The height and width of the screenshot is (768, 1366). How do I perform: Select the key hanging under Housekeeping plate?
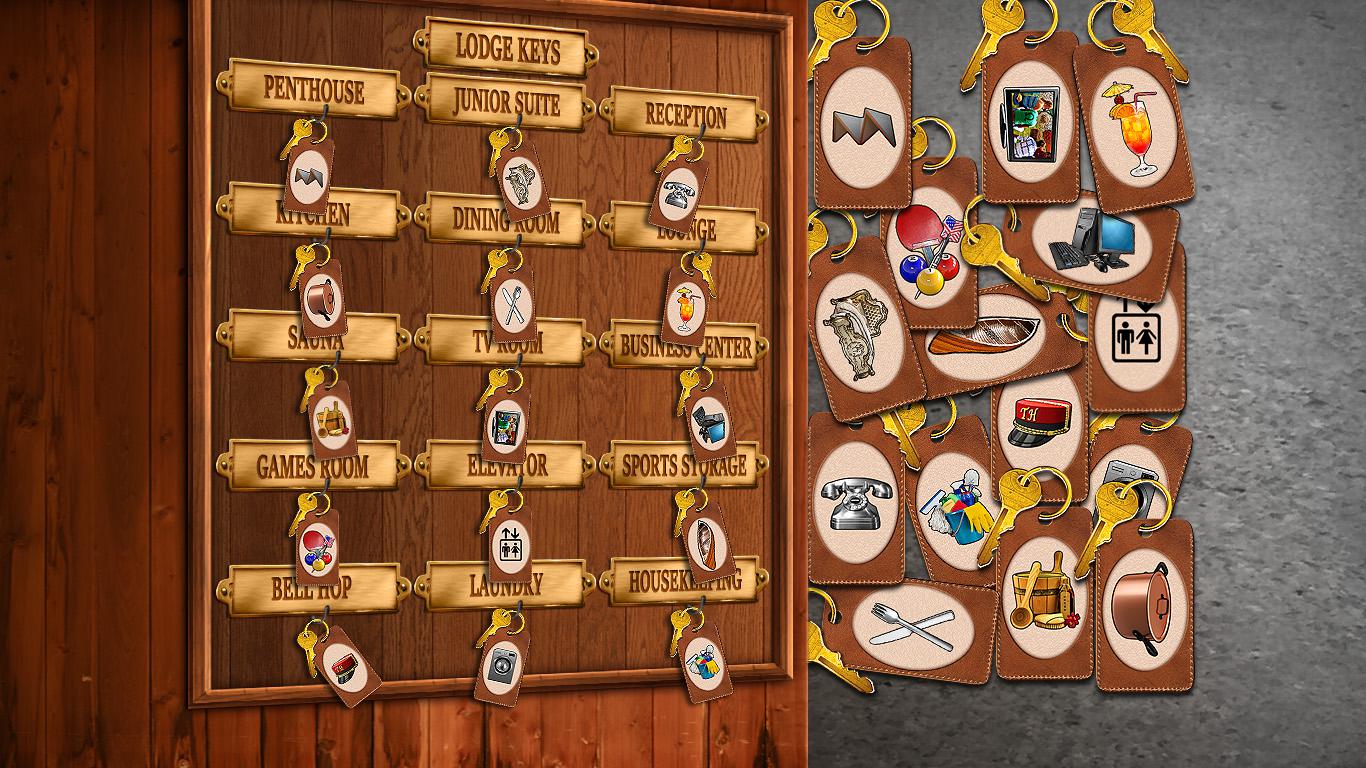tap(702, 661)
